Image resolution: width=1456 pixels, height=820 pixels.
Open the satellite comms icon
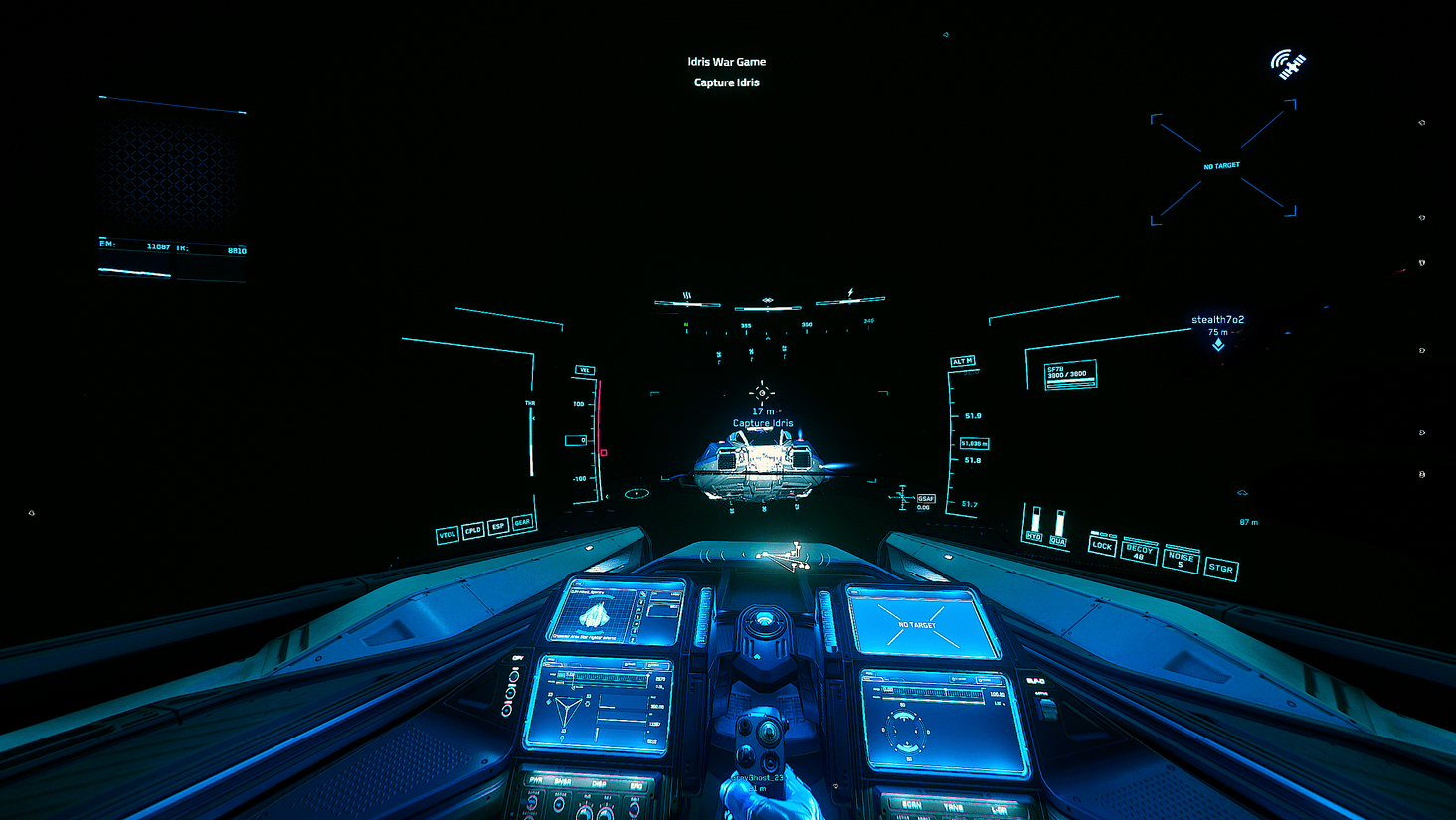coord(1288,65)
